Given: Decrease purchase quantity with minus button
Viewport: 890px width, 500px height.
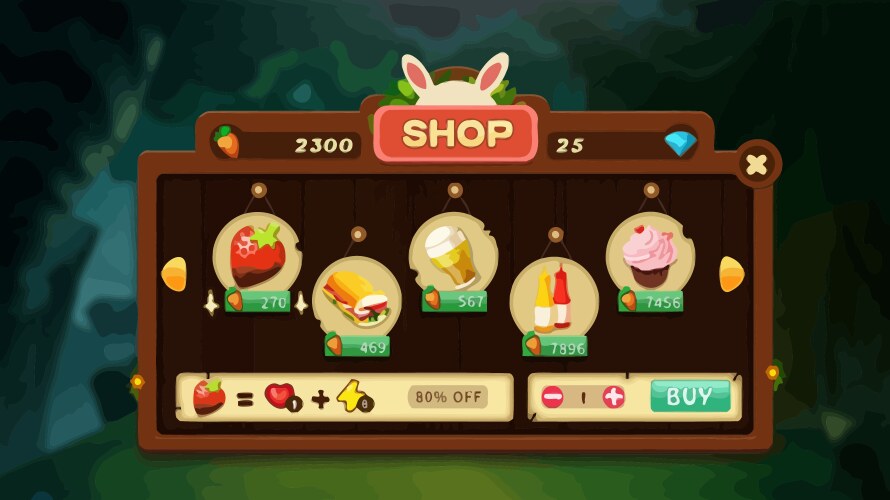Looking at the screenshot, I should tap(553, 397).
